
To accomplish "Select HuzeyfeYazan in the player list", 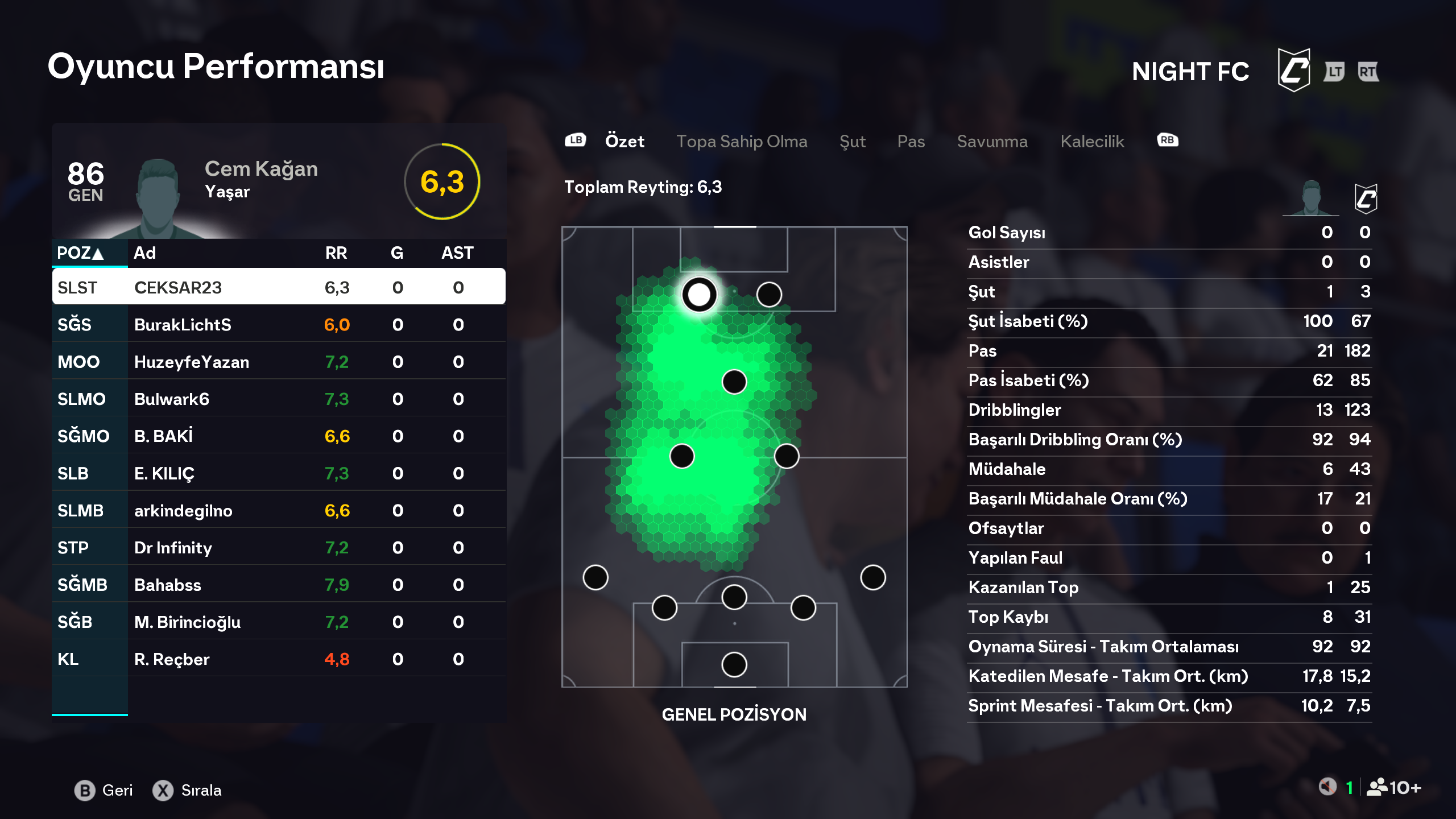I will point(279,362).
